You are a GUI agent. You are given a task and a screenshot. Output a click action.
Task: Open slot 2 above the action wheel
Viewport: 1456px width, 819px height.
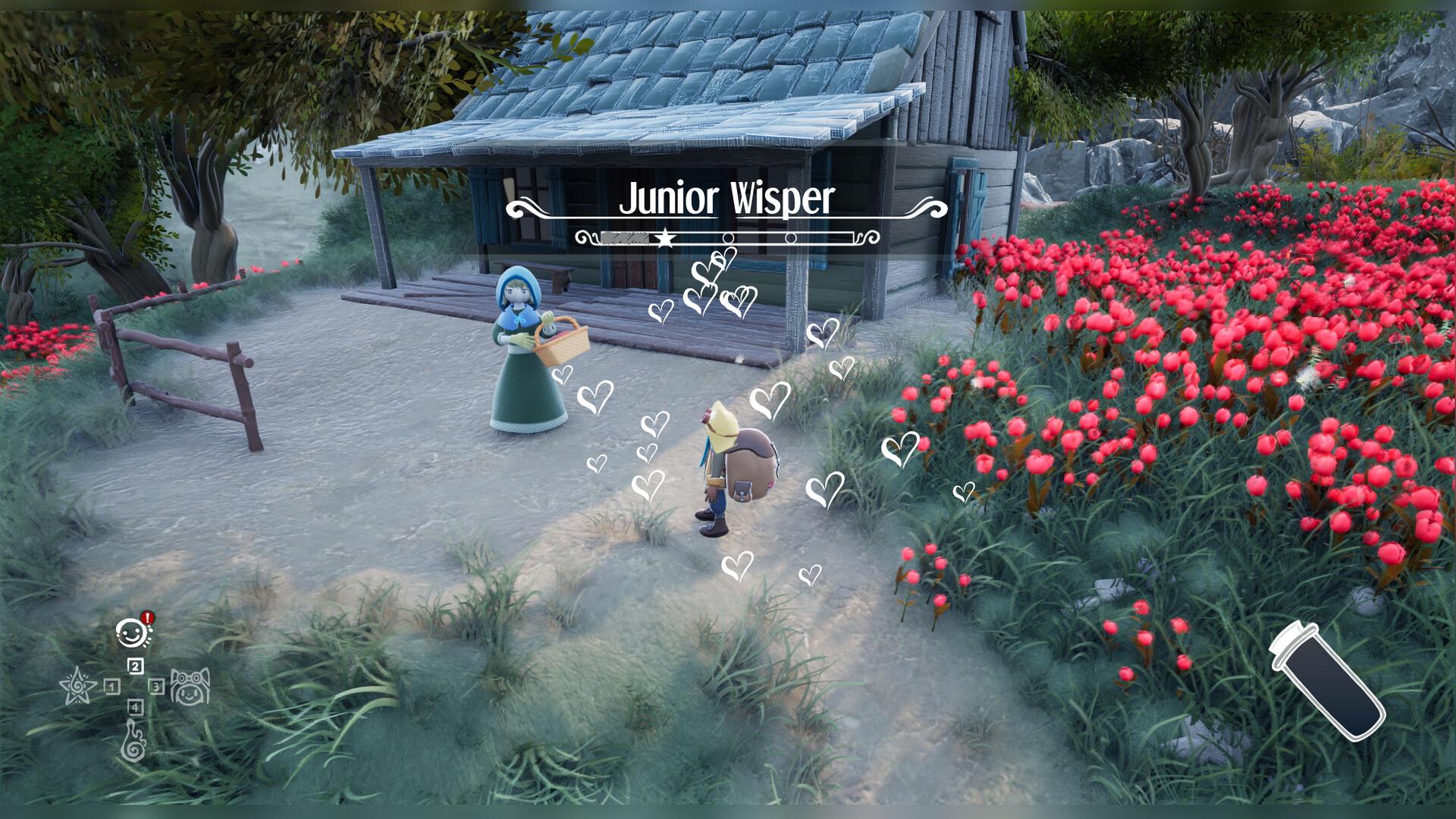pos(135,666)
